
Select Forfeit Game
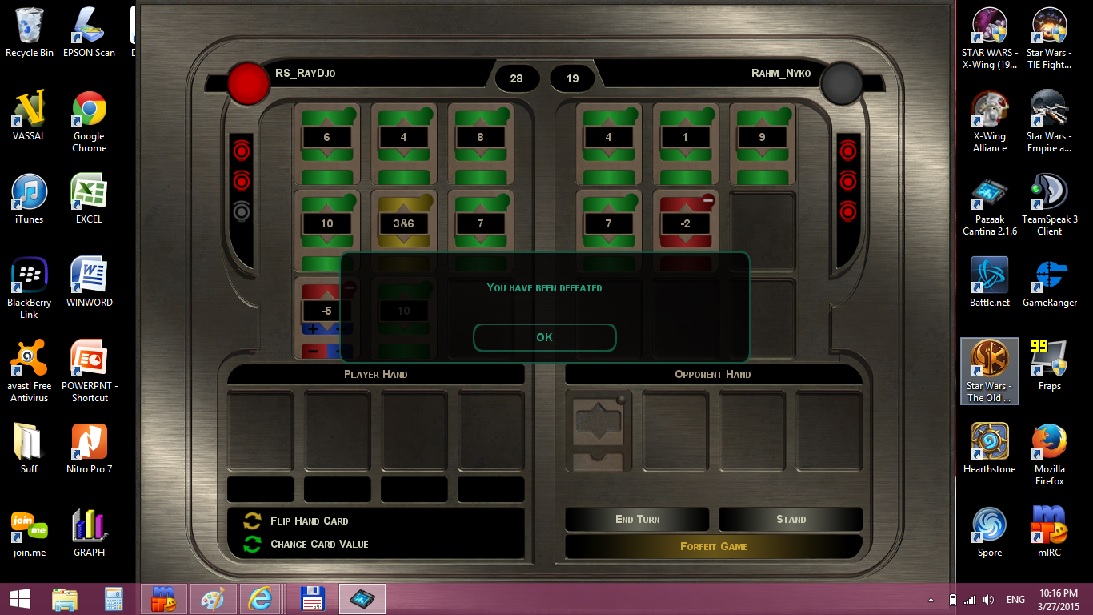(x=713, y=546)
